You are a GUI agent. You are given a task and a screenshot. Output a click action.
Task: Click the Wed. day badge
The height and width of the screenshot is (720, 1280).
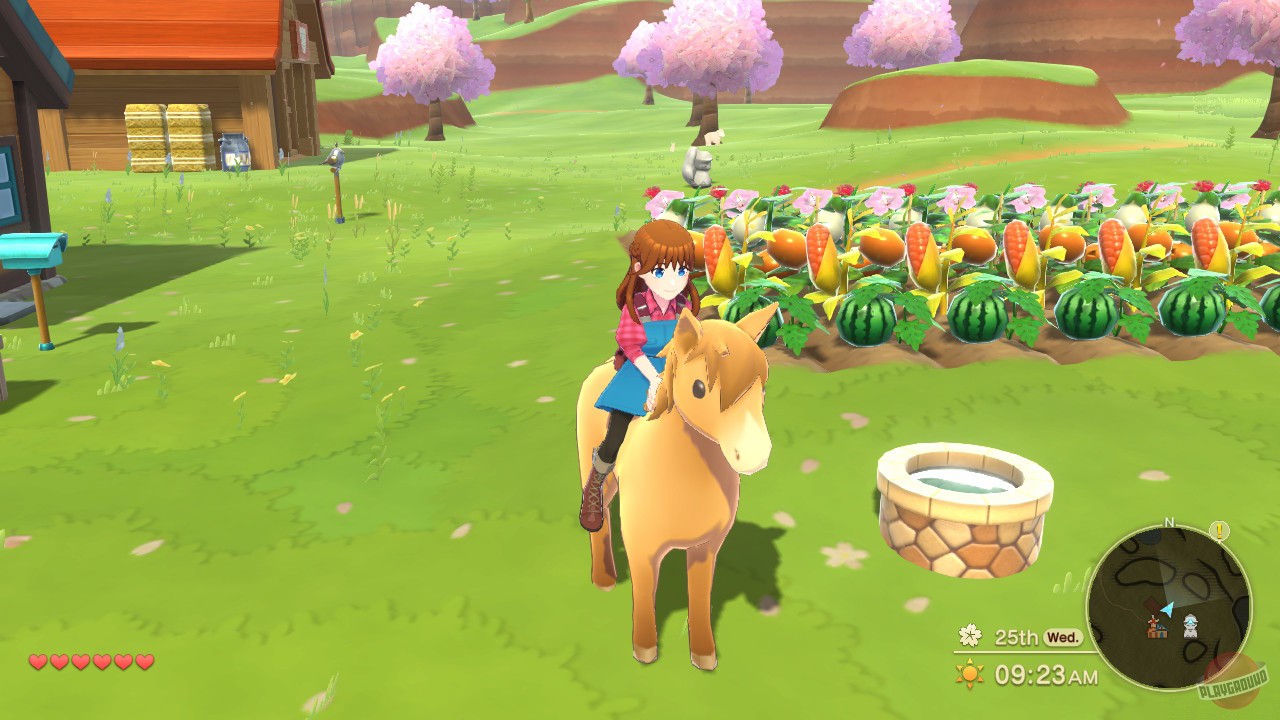[1063, 636]
